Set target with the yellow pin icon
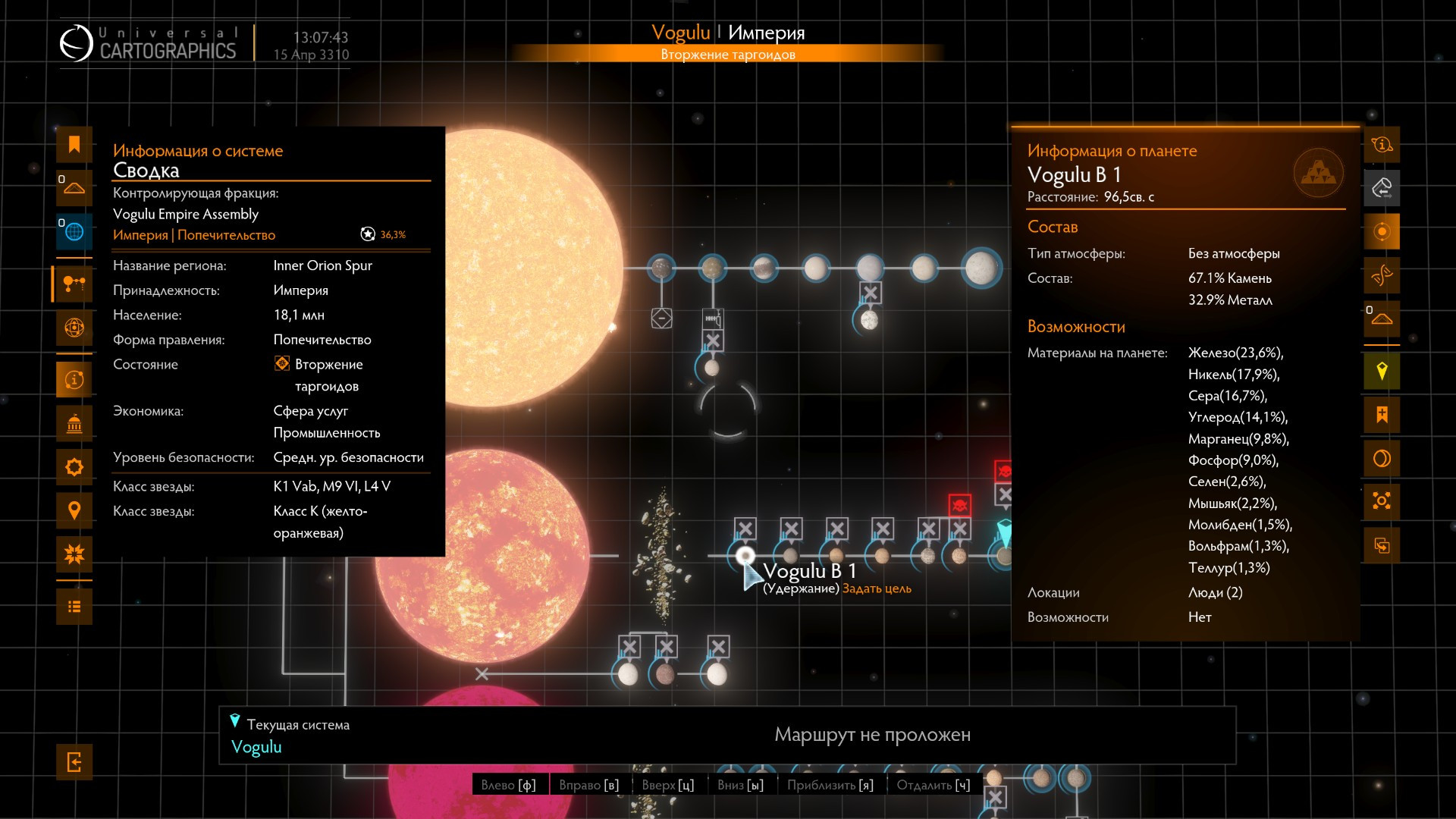The image size is (1456, 819). 1382,371
